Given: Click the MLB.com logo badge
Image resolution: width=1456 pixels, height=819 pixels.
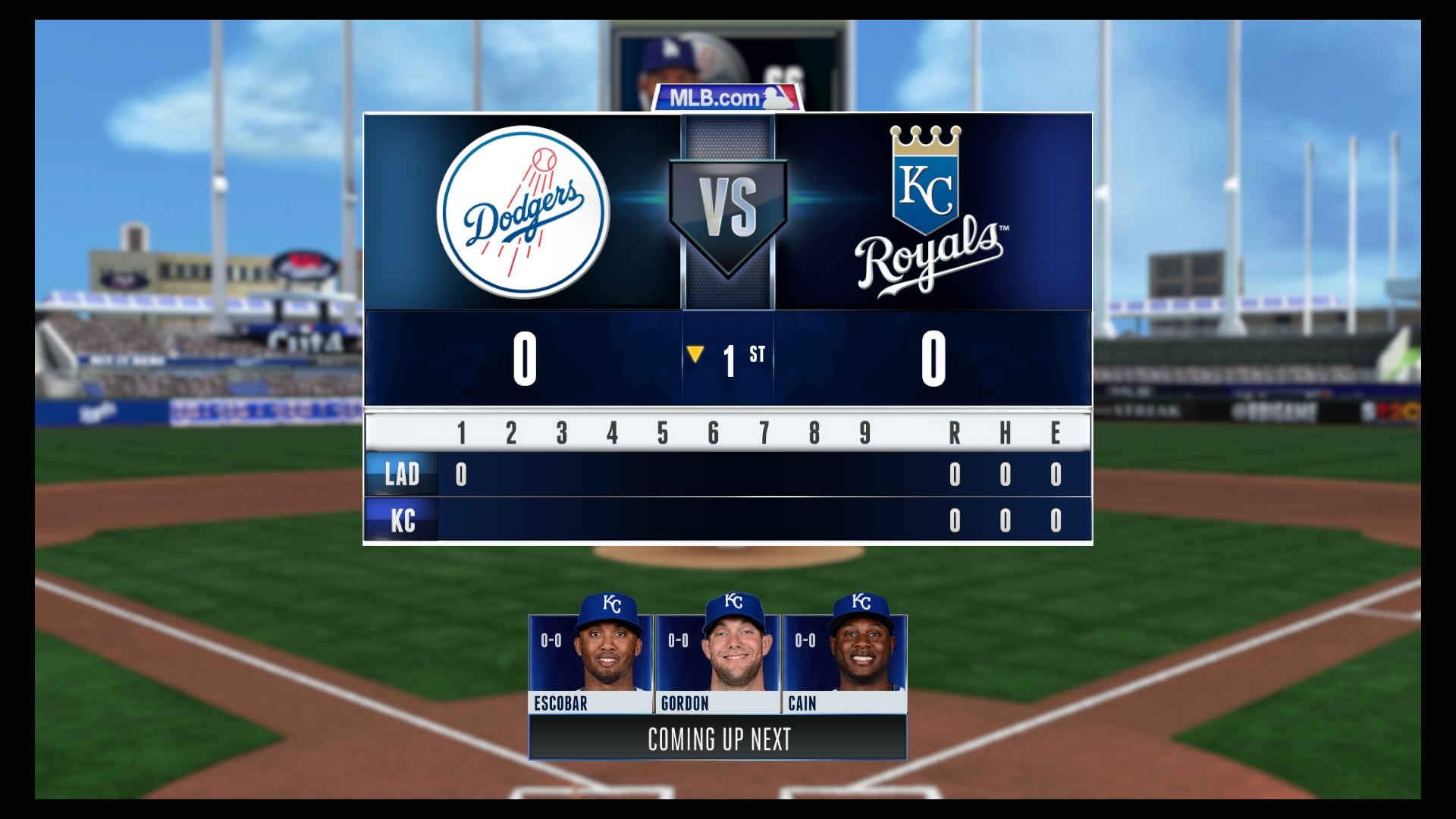Looking at the screenshot, I should (726, 98).
